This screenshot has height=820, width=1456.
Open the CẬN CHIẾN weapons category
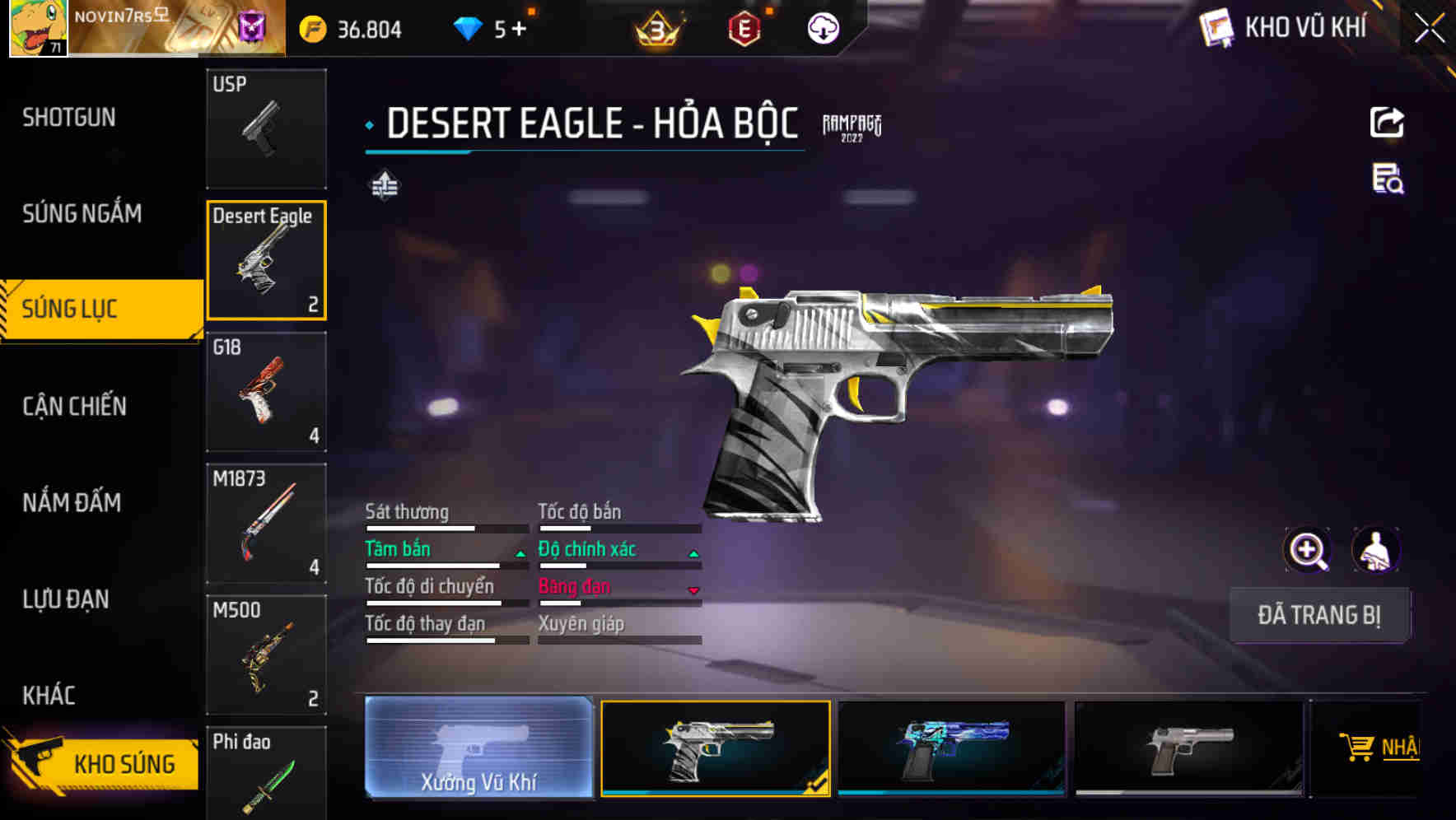[74, 406]
